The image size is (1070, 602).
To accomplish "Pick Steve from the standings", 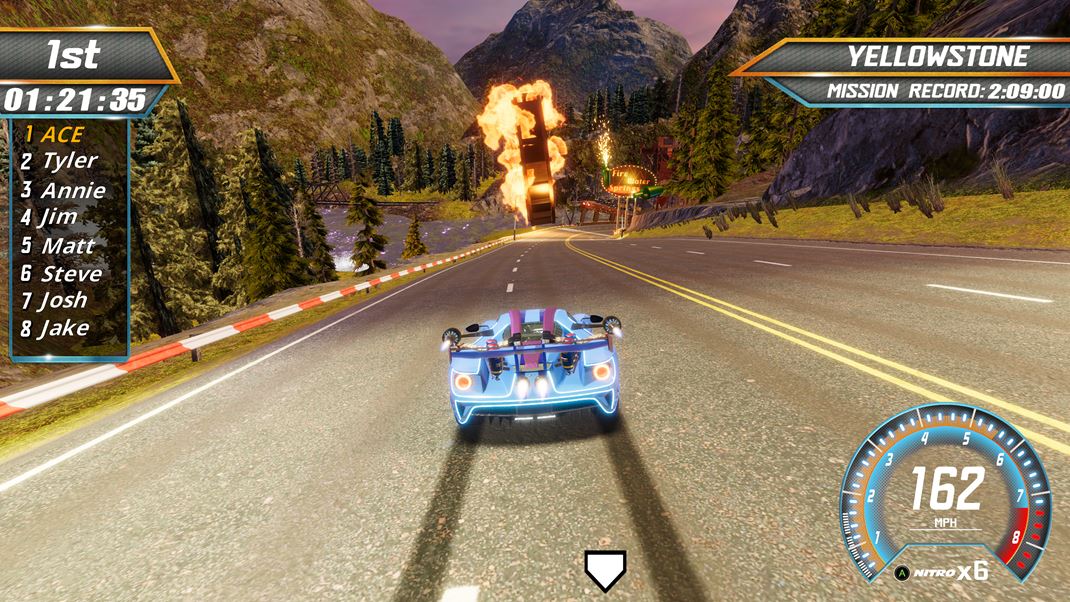I will [61, 273].
